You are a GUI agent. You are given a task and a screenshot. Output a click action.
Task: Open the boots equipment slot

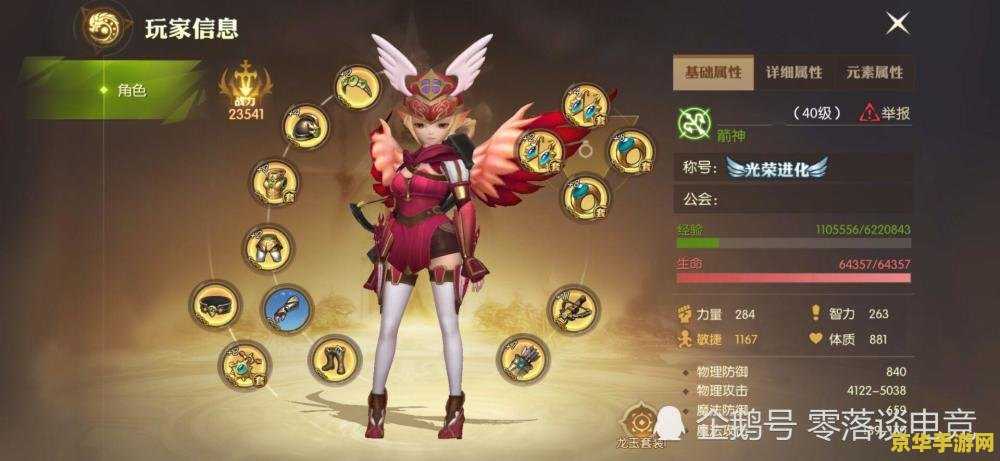(332, 359)
